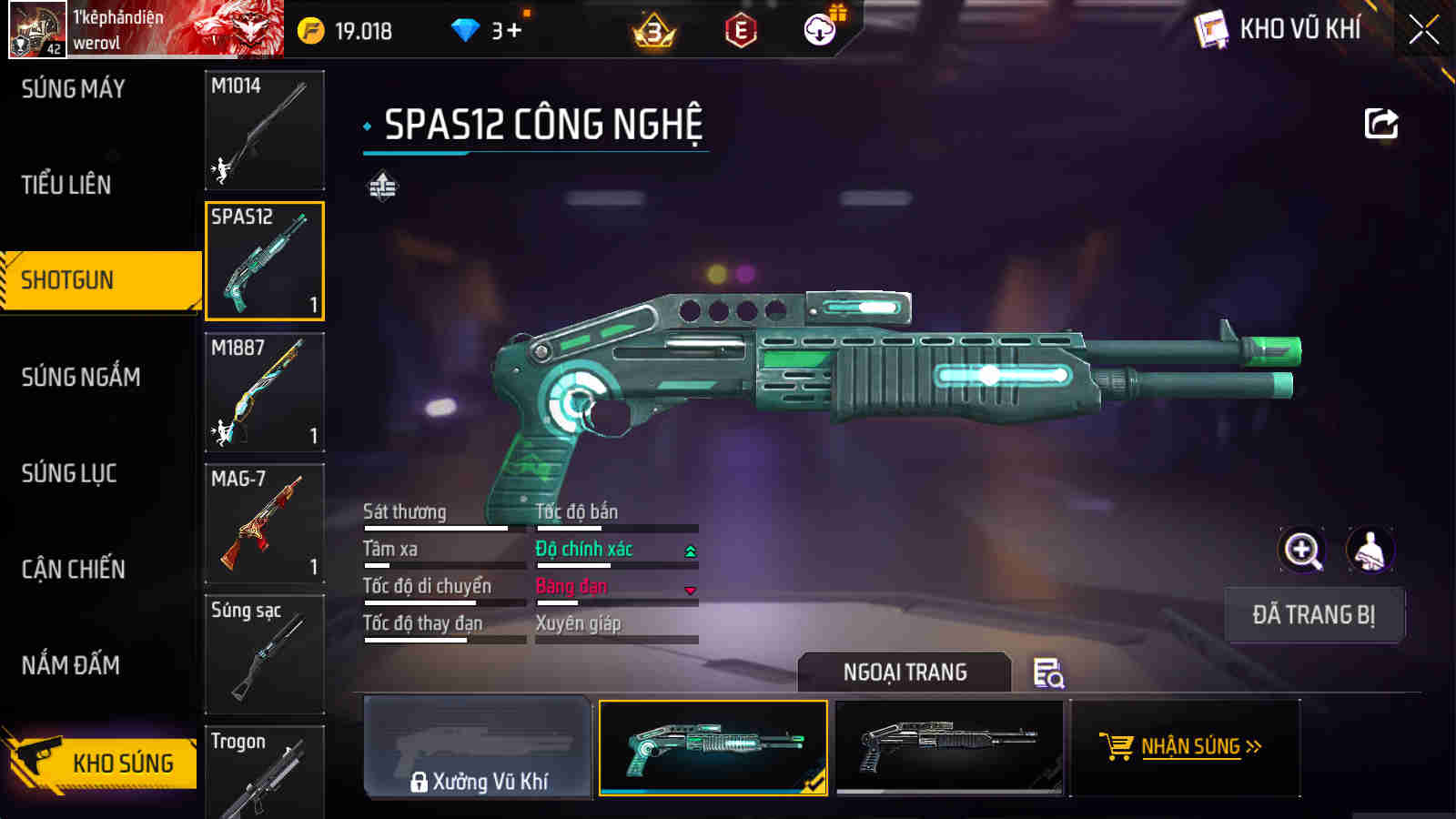Close the weapon armory screen
The width and height of the screenshot is (1456, 819).
click(1423, 30)
